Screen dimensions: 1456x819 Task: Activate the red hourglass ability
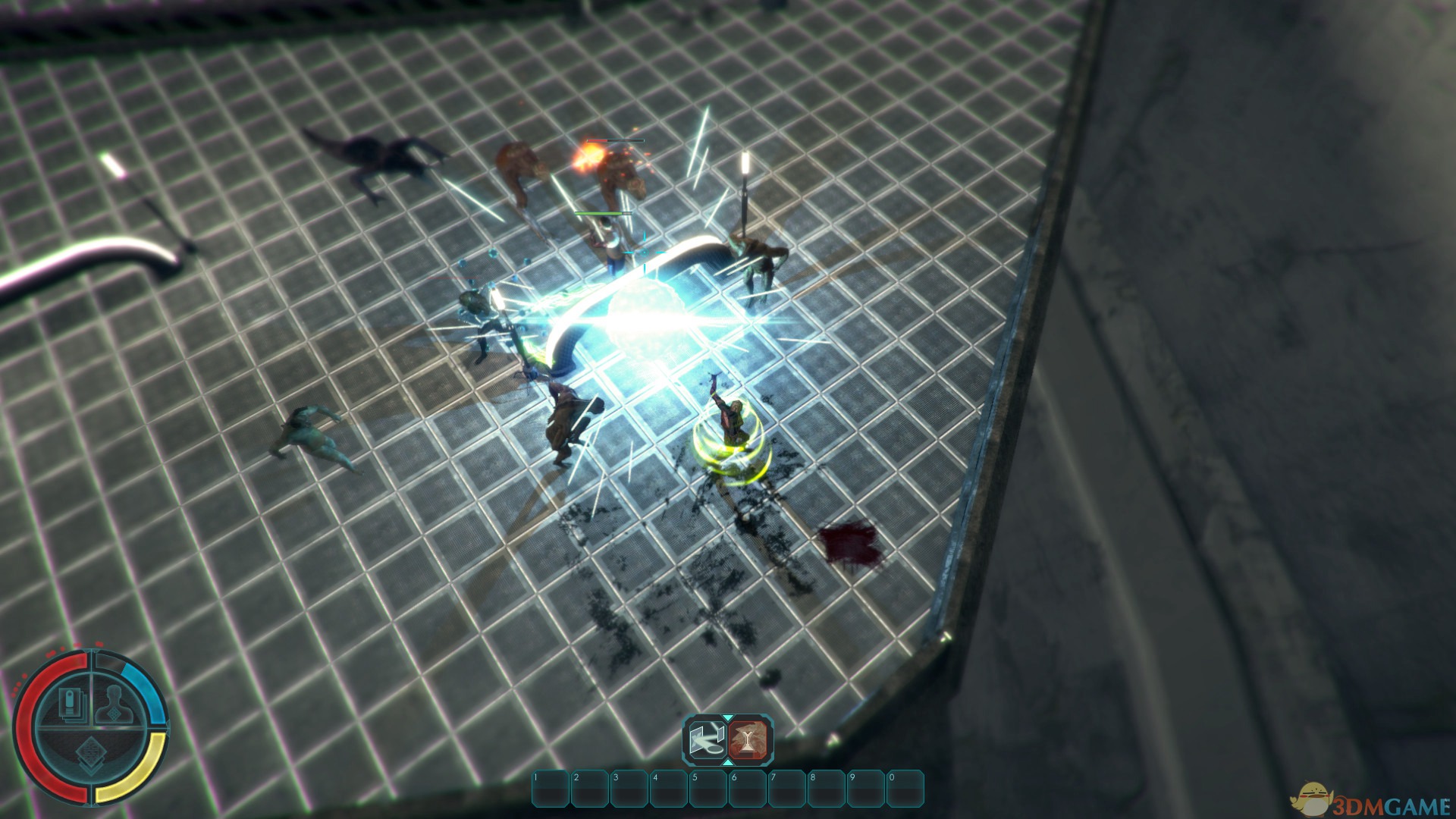(749, 739)
